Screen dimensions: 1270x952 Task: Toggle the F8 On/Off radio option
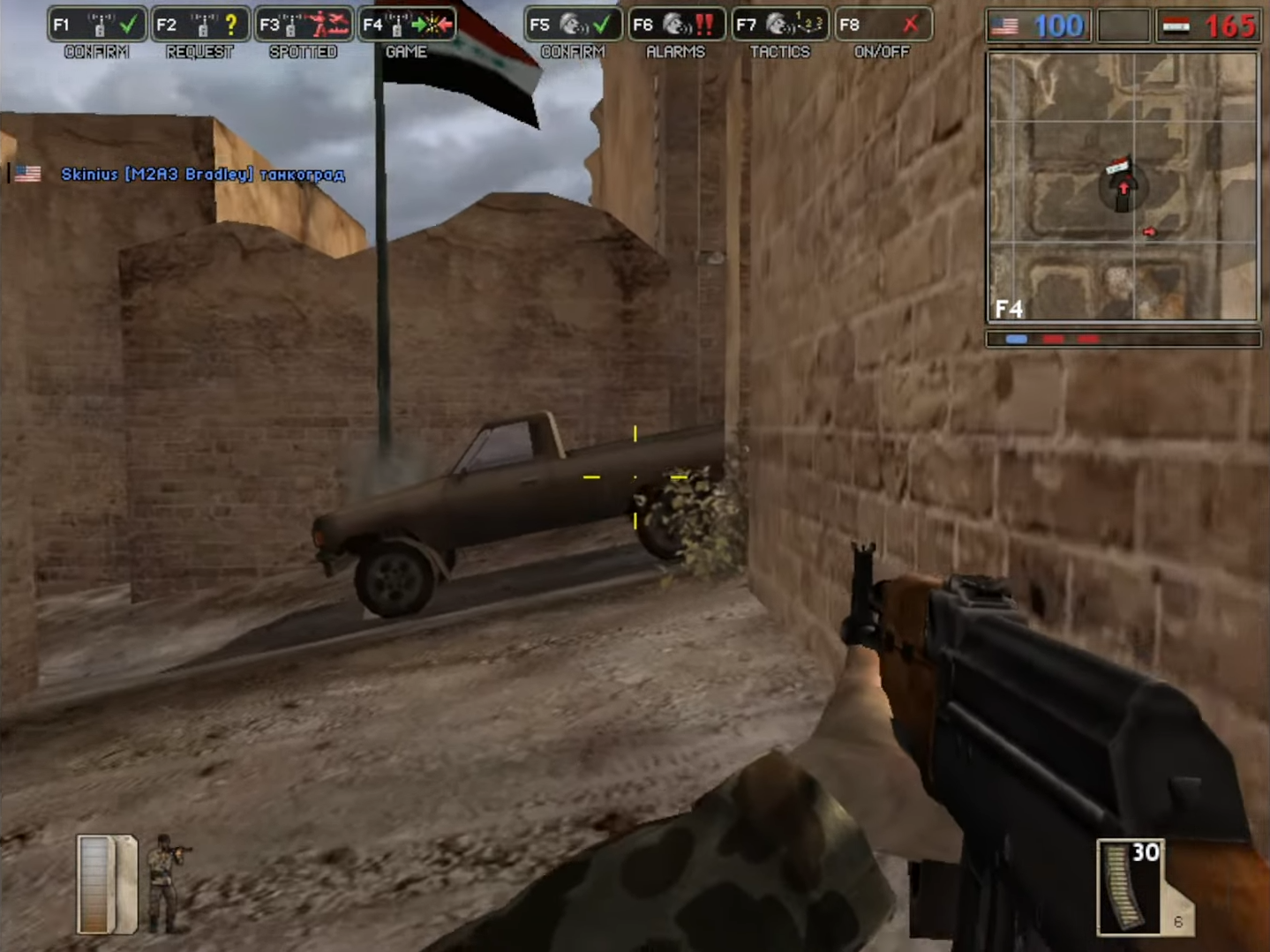coord(882,25)
